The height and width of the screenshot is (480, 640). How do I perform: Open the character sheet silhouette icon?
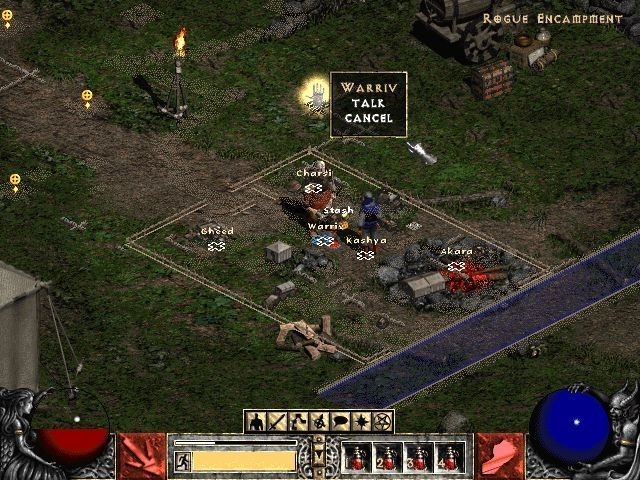coord(256,422)
